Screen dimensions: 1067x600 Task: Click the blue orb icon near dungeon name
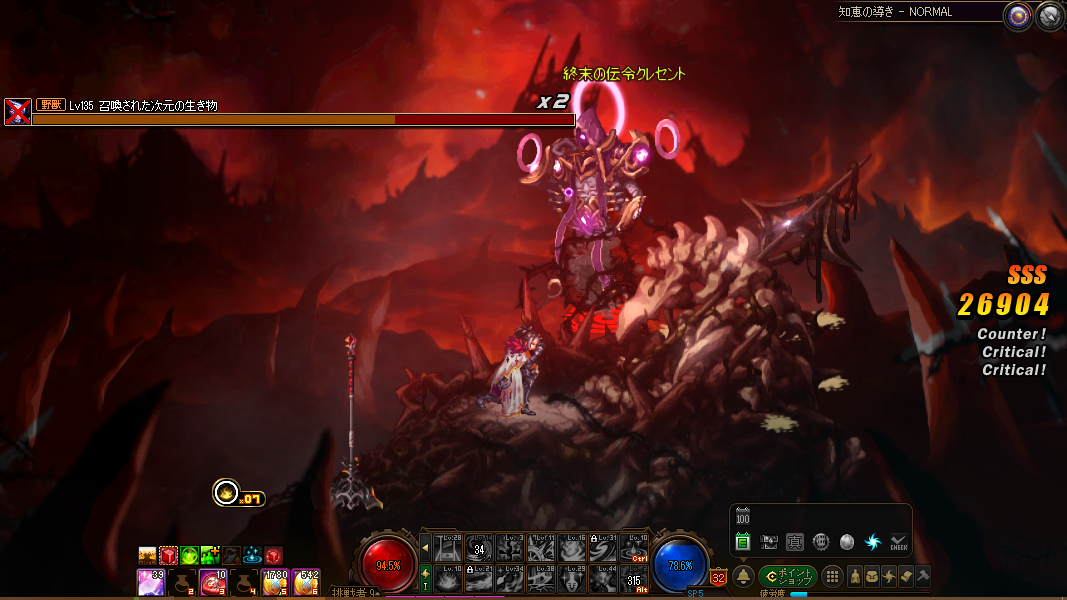pyautogui.click(x=1019, y=14)
